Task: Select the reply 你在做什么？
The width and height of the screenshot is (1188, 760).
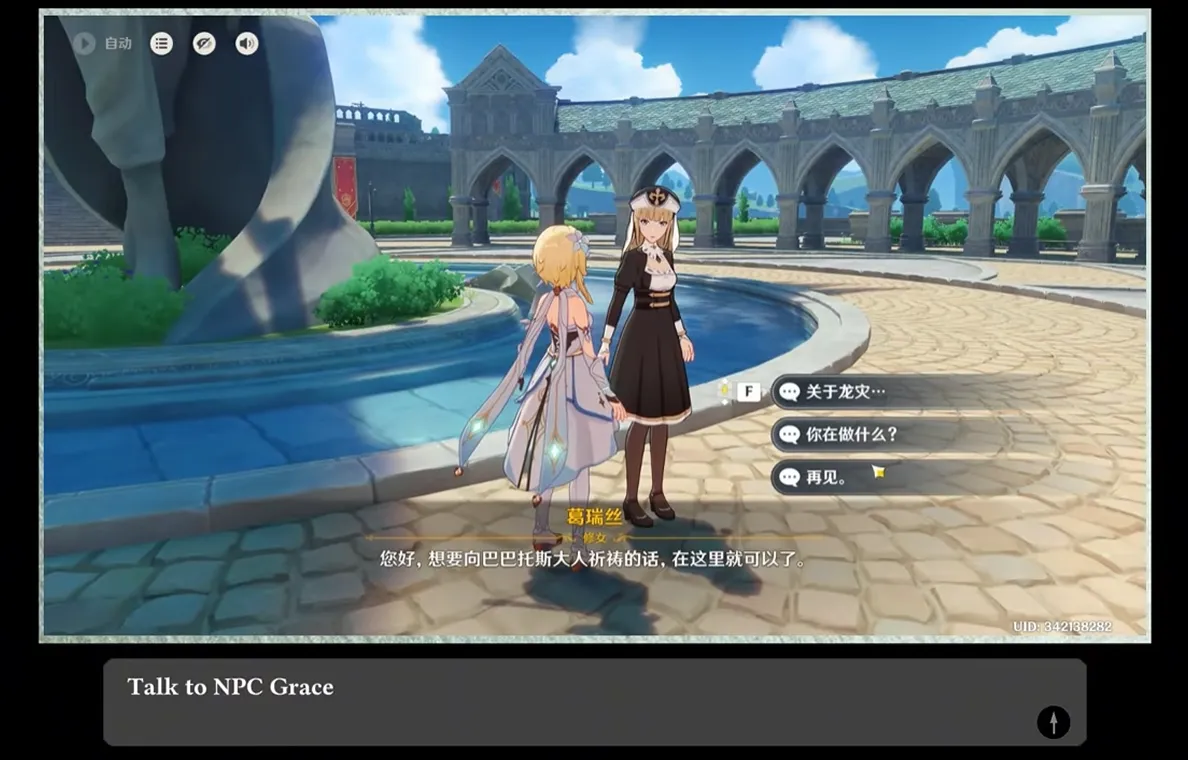Action: coord(851,435)
